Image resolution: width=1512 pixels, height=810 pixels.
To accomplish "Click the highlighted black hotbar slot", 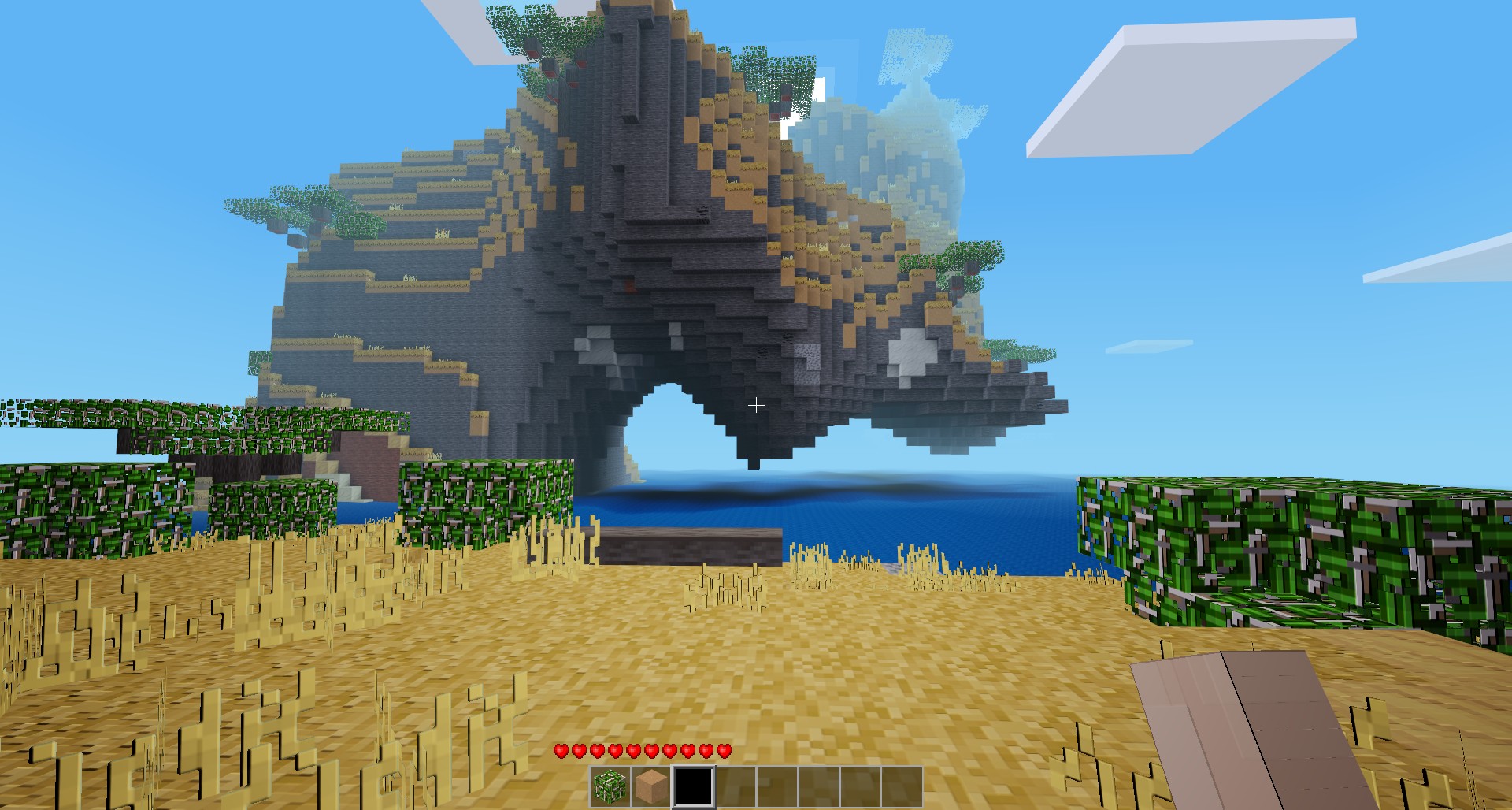I will (x=693, y=786).
